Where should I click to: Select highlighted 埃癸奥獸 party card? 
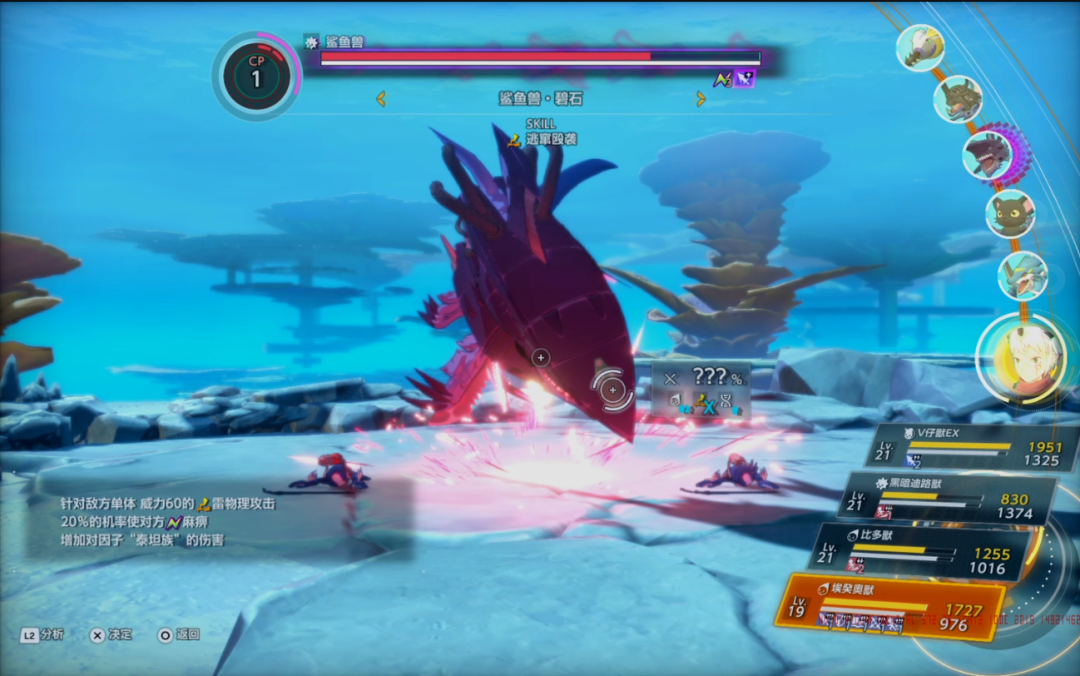[x=888, y=606]
